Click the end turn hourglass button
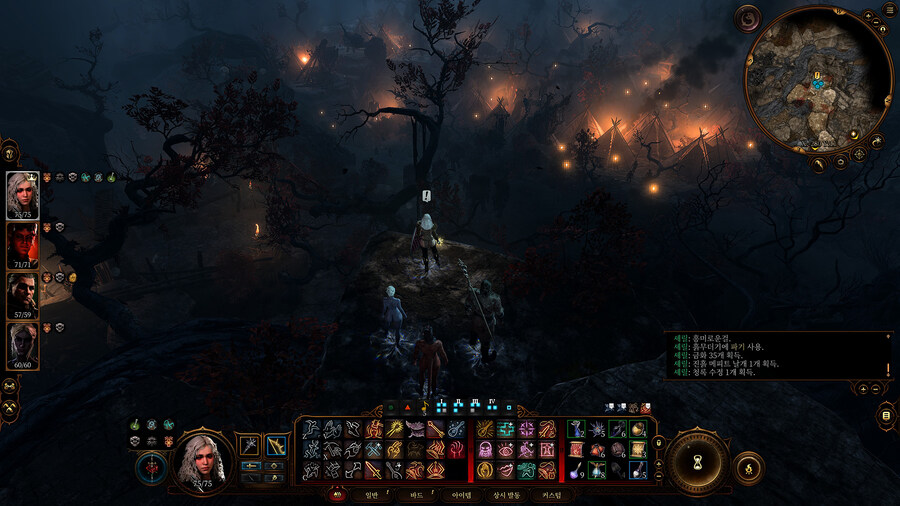900x506 pixels. pyautogui.click(x=696, y=461)
